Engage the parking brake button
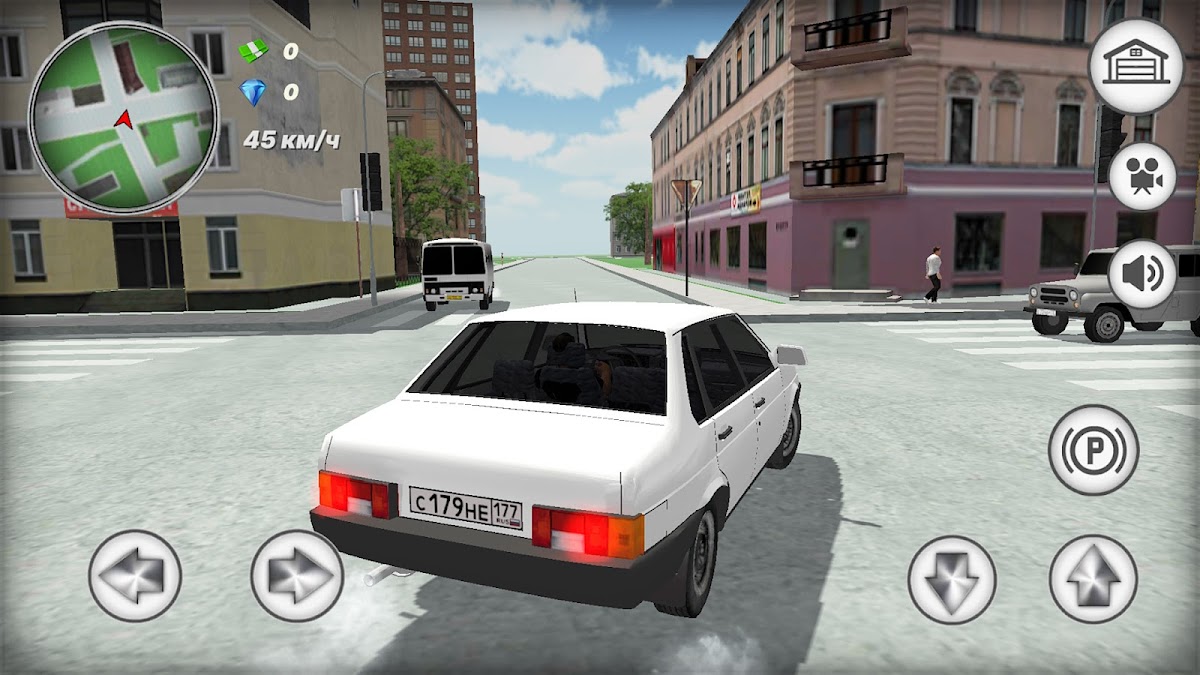Viewport: 1200px width, 675px height. [x=1093, y=449]
